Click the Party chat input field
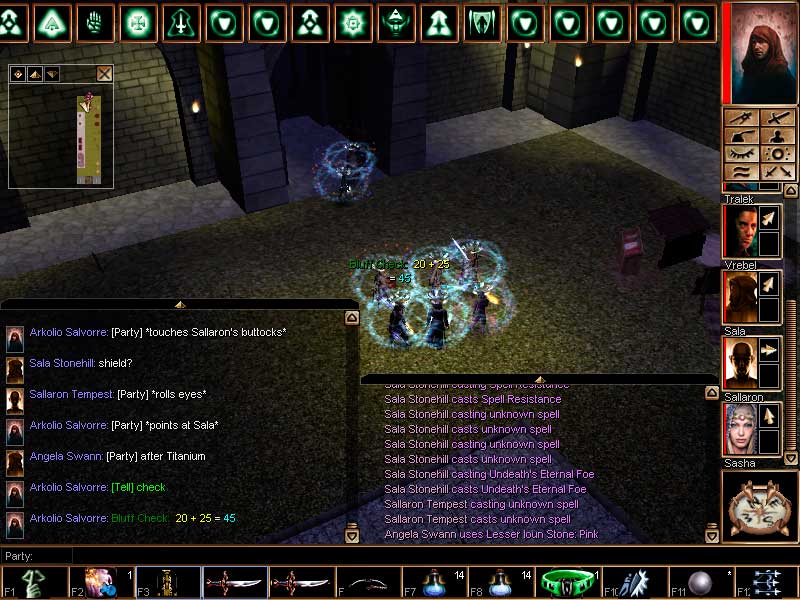Viewport: 800px width, 600px height. (200, 555)
